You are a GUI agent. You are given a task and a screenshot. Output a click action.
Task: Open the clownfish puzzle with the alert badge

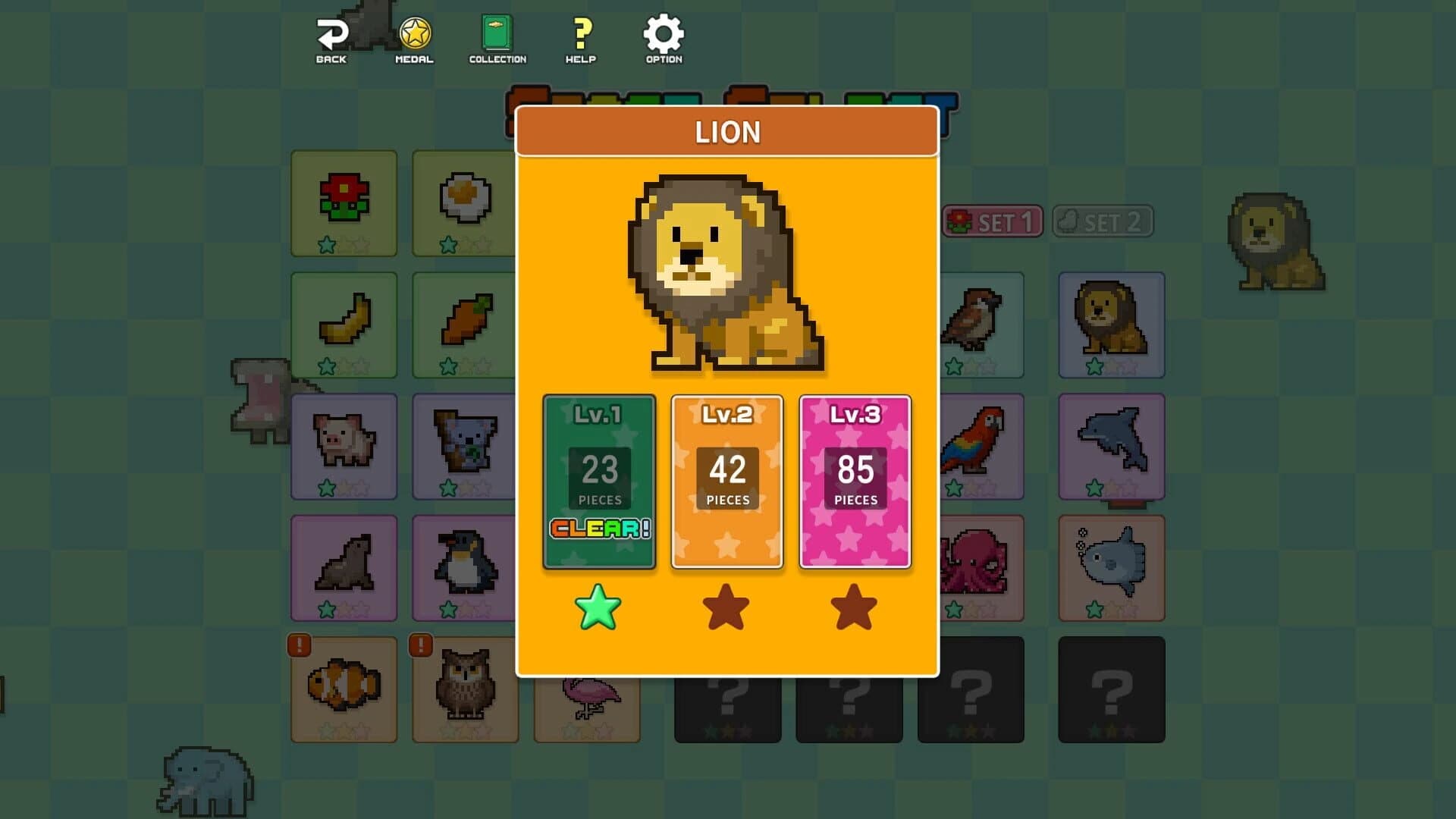point(344,690)
